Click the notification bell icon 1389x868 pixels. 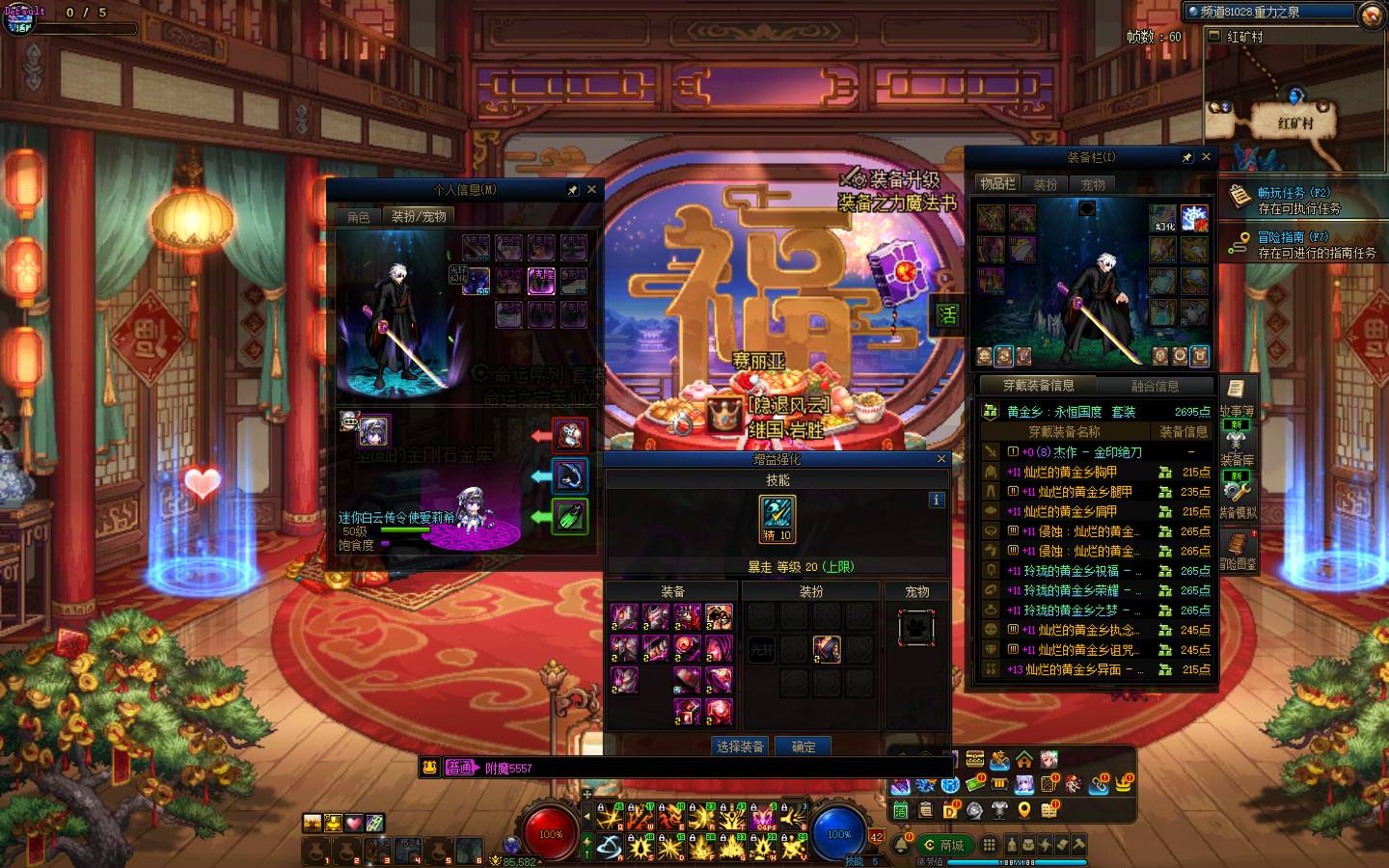coord(902,845)
